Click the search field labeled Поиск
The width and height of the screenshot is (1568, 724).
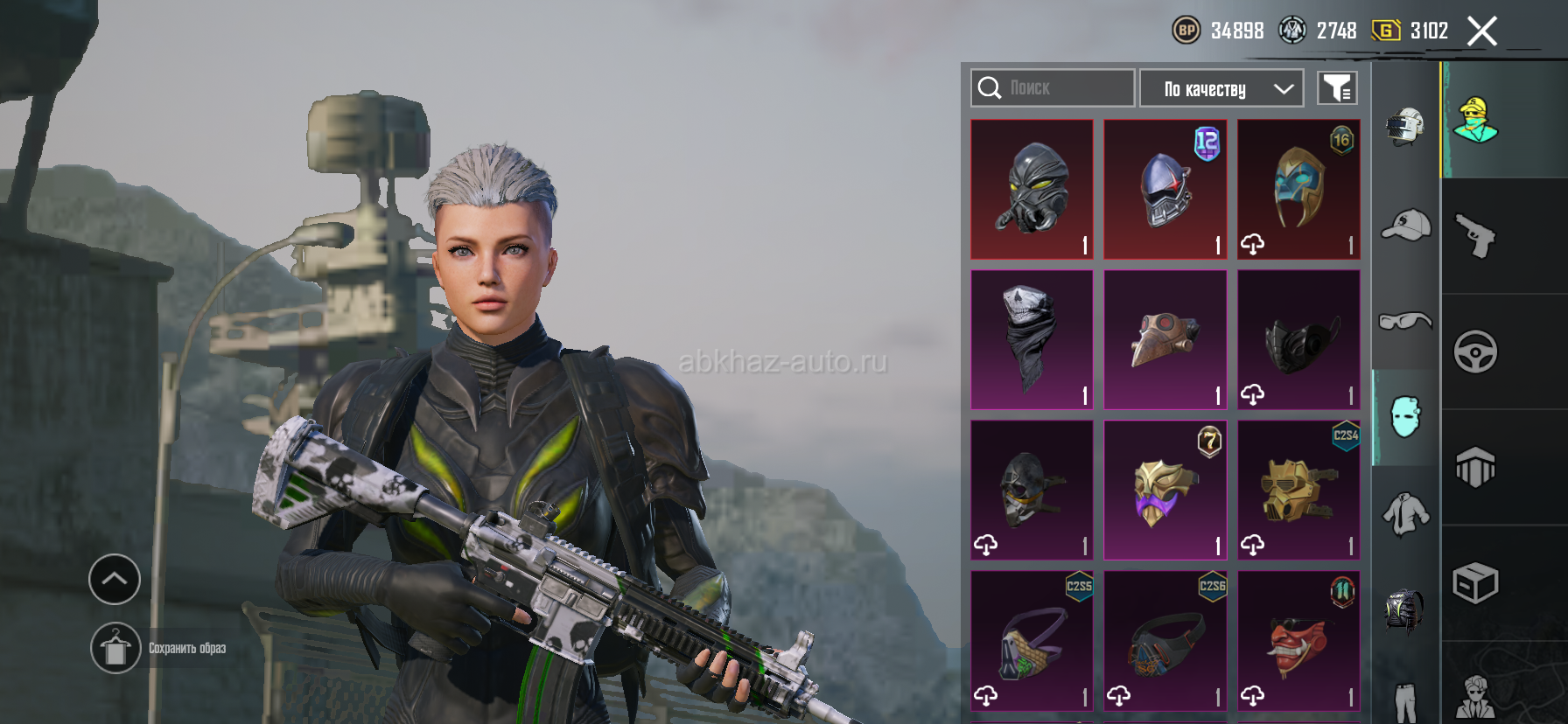click(1053, 88)
